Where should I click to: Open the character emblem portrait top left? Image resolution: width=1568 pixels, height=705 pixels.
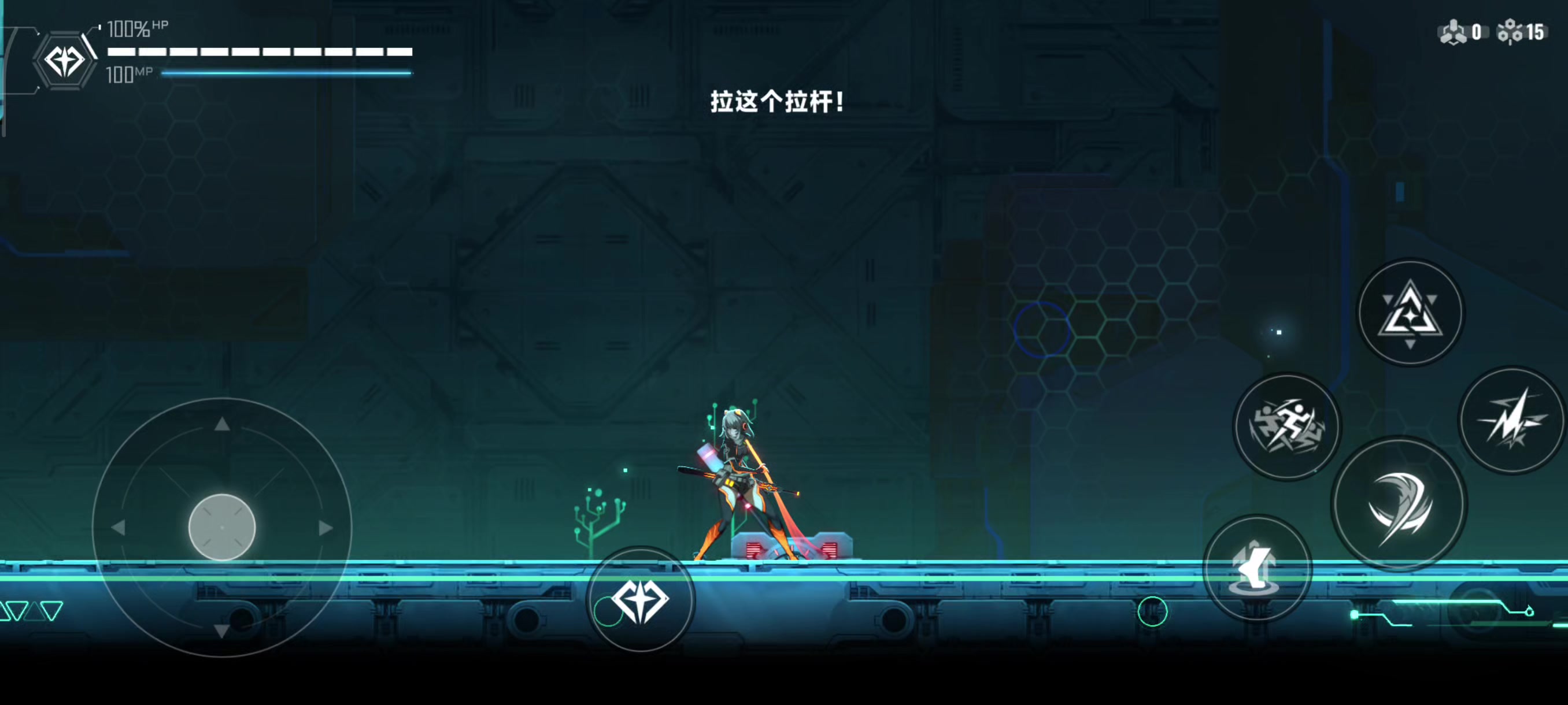[65, 59]
